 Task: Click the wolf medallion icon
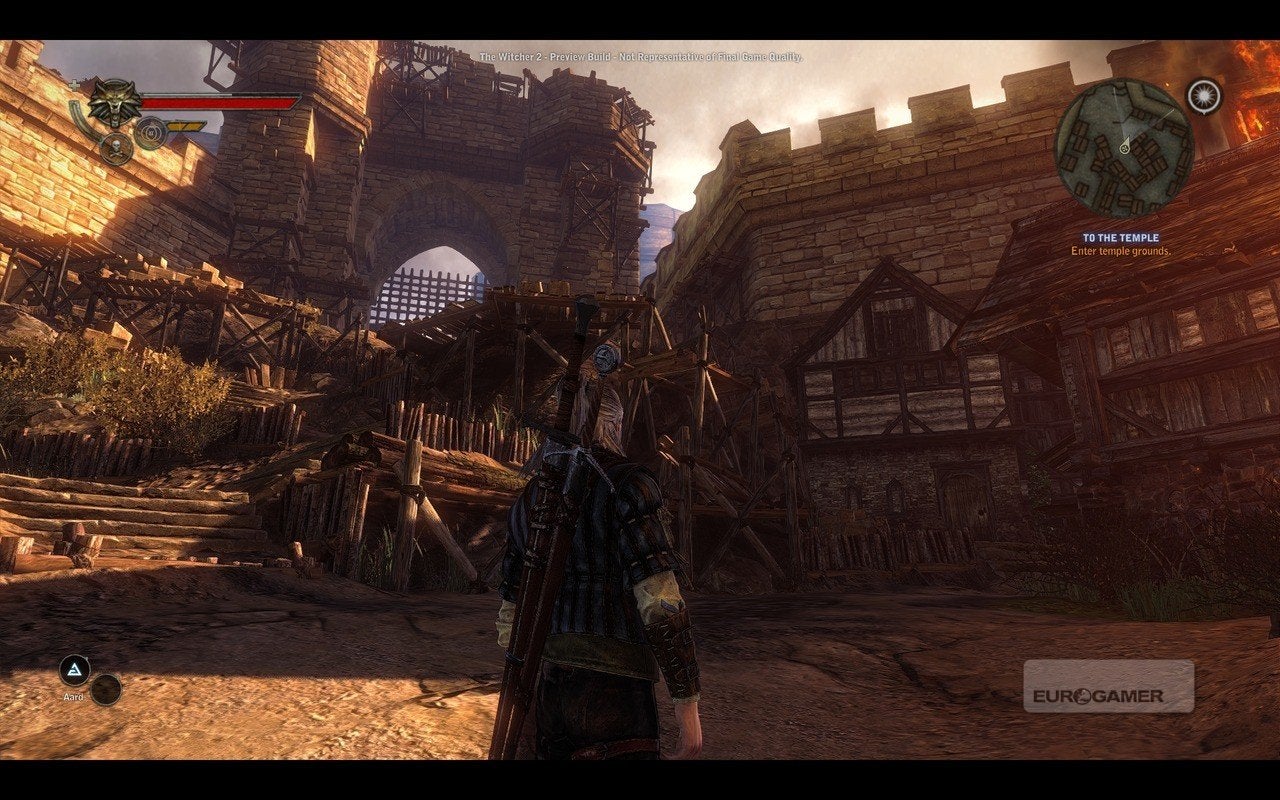(115, 103)
